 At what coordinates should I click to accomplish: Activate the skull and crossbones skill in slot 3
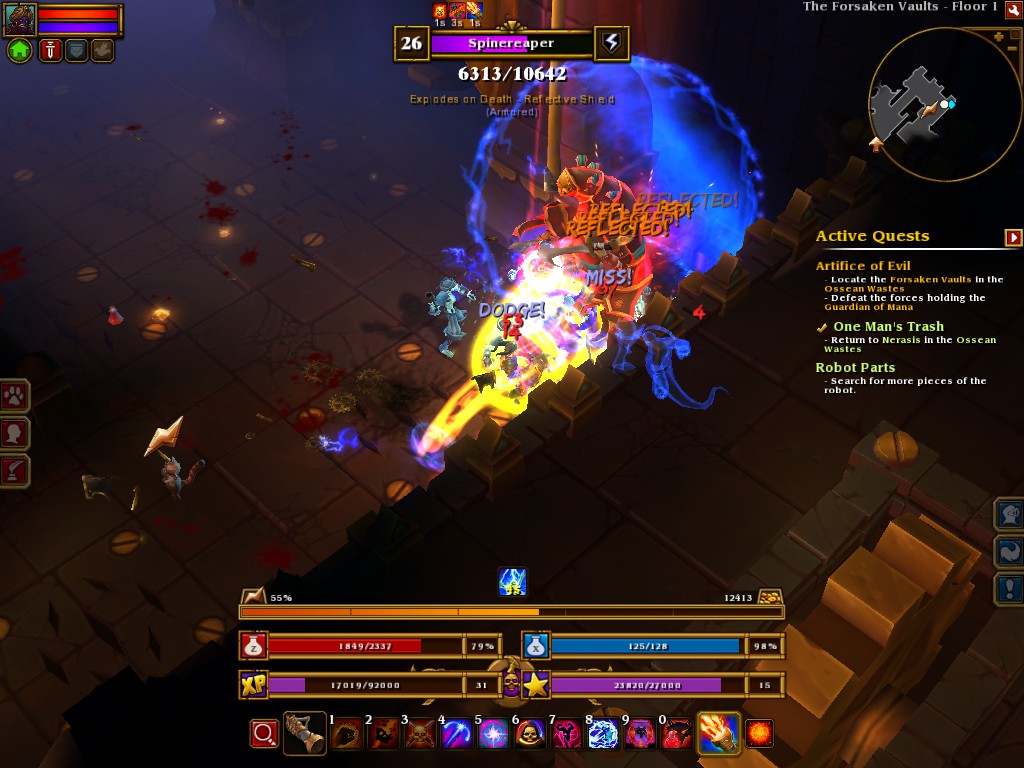click(420, 735)
